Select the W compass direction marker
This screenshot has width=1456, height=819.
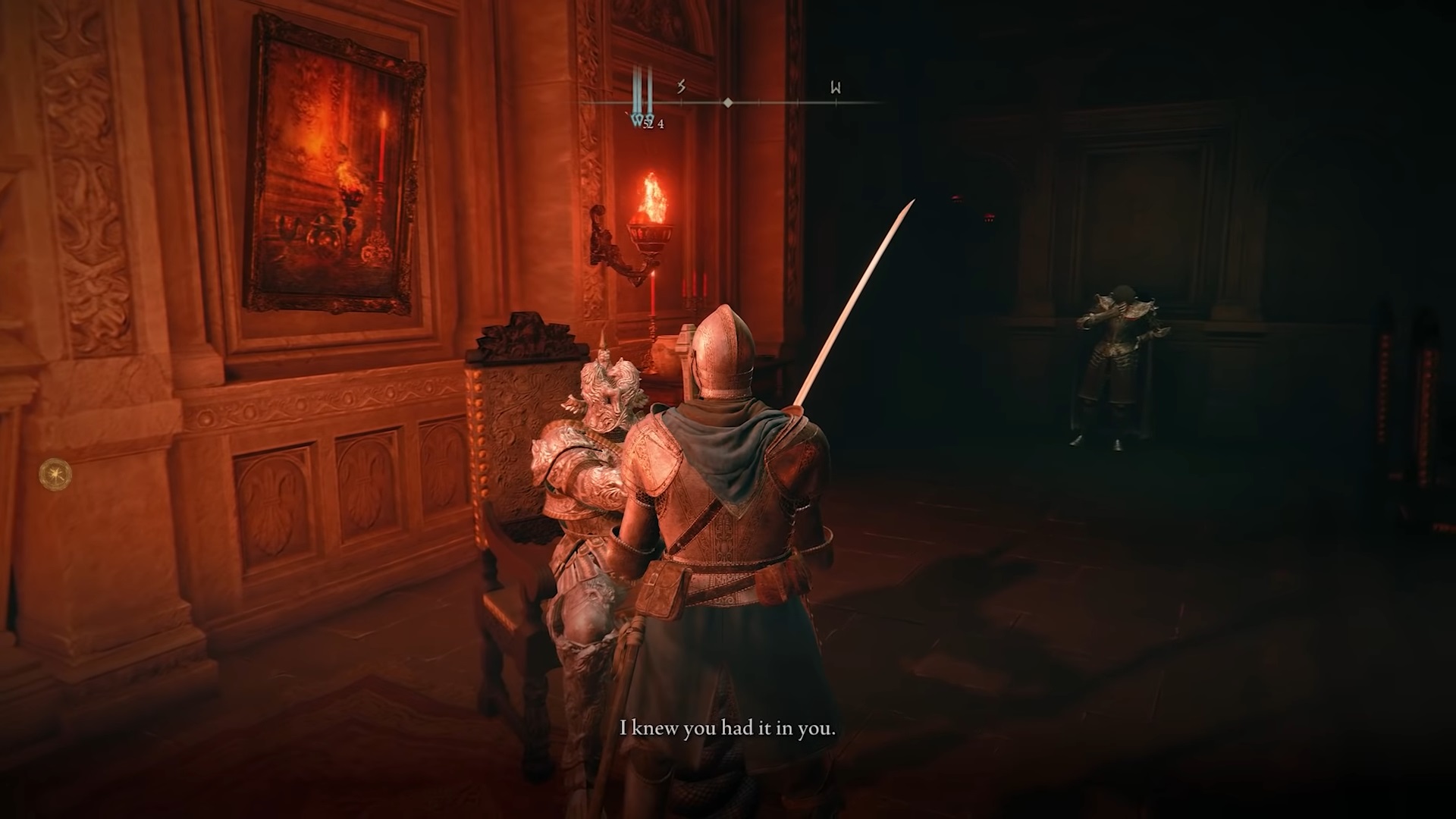(836, 88)
